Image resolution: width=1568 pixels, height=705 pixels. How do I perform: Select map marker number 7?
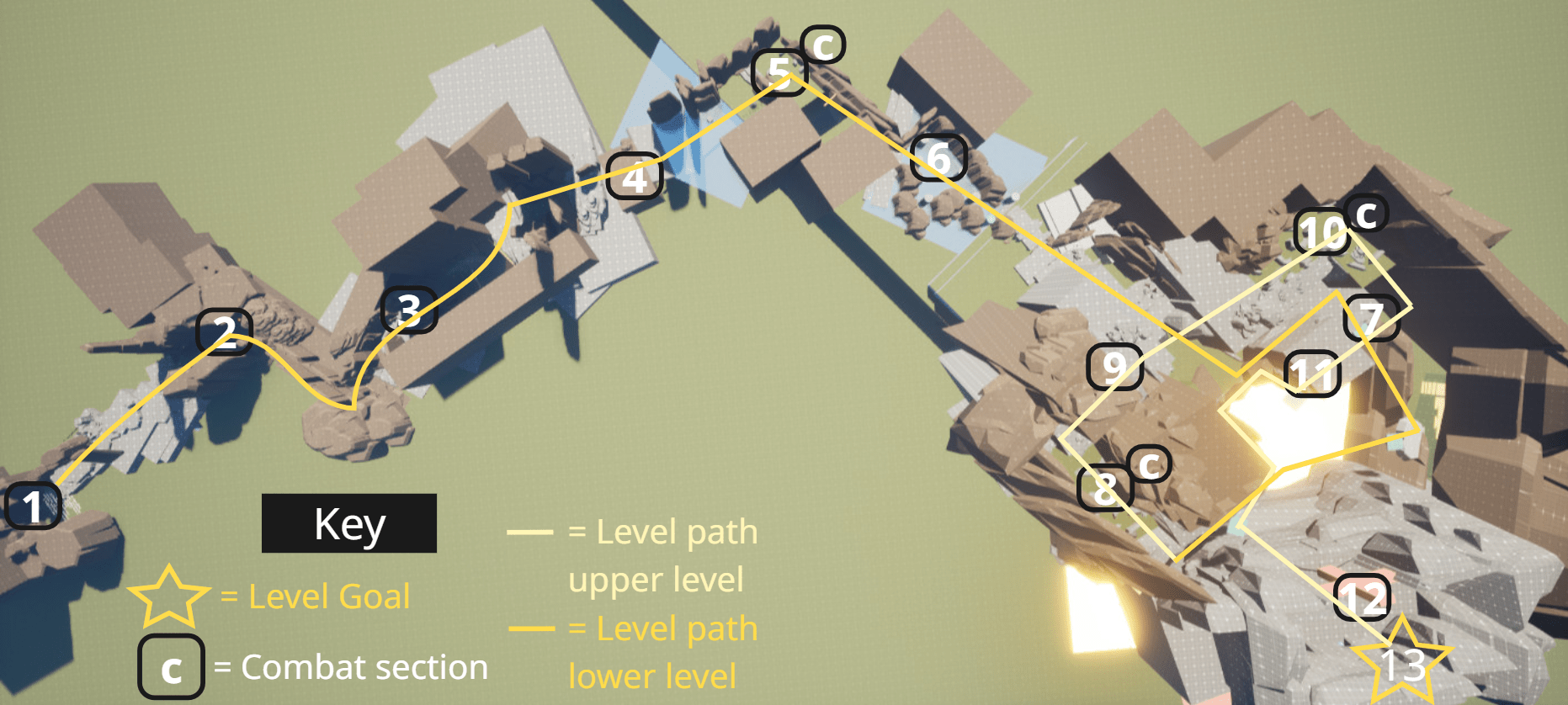pyautogui.click(x=1372, y=318)
